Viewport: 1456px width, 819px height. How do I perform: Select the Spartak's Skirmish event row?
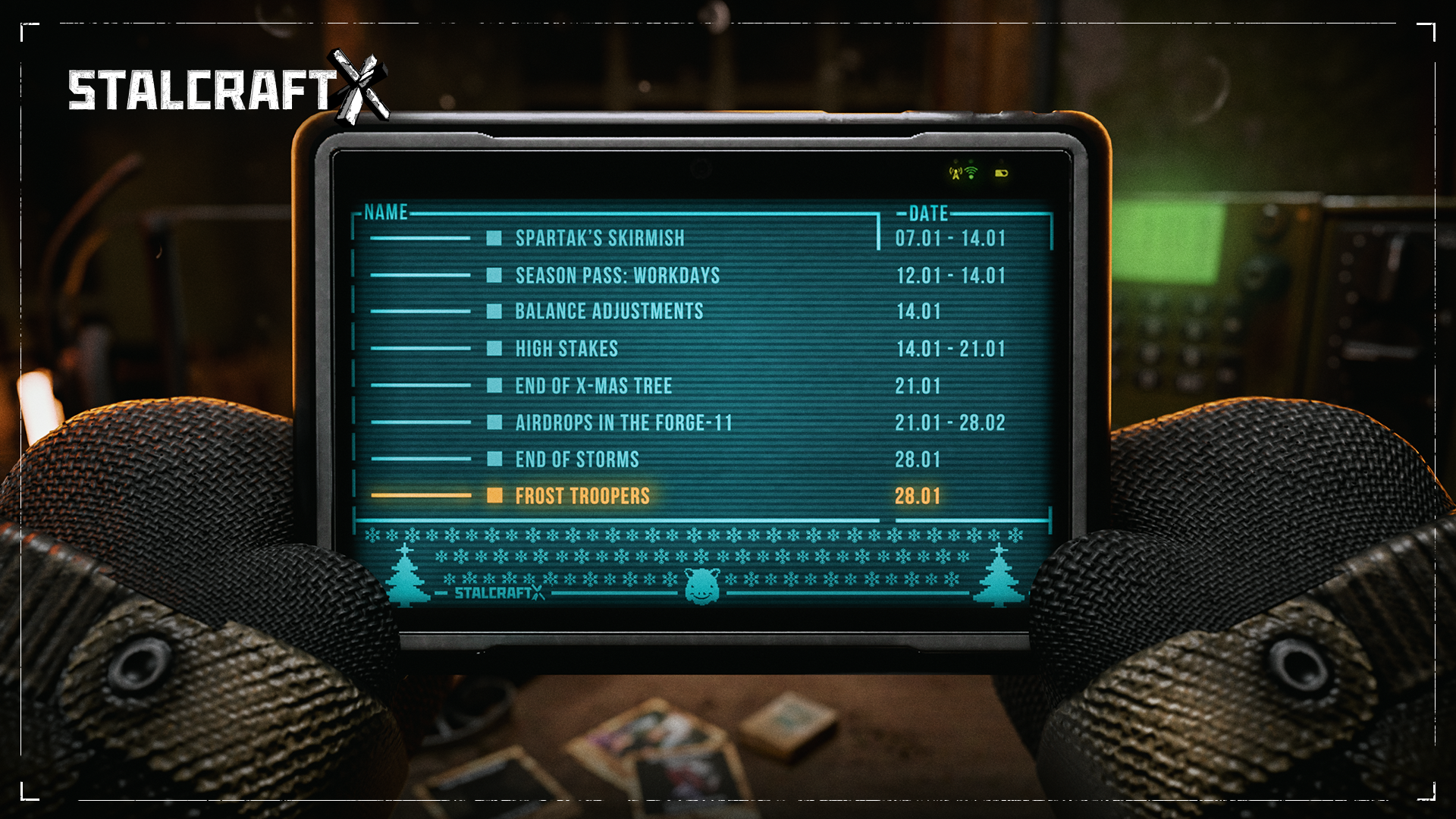tap(599, 238)
